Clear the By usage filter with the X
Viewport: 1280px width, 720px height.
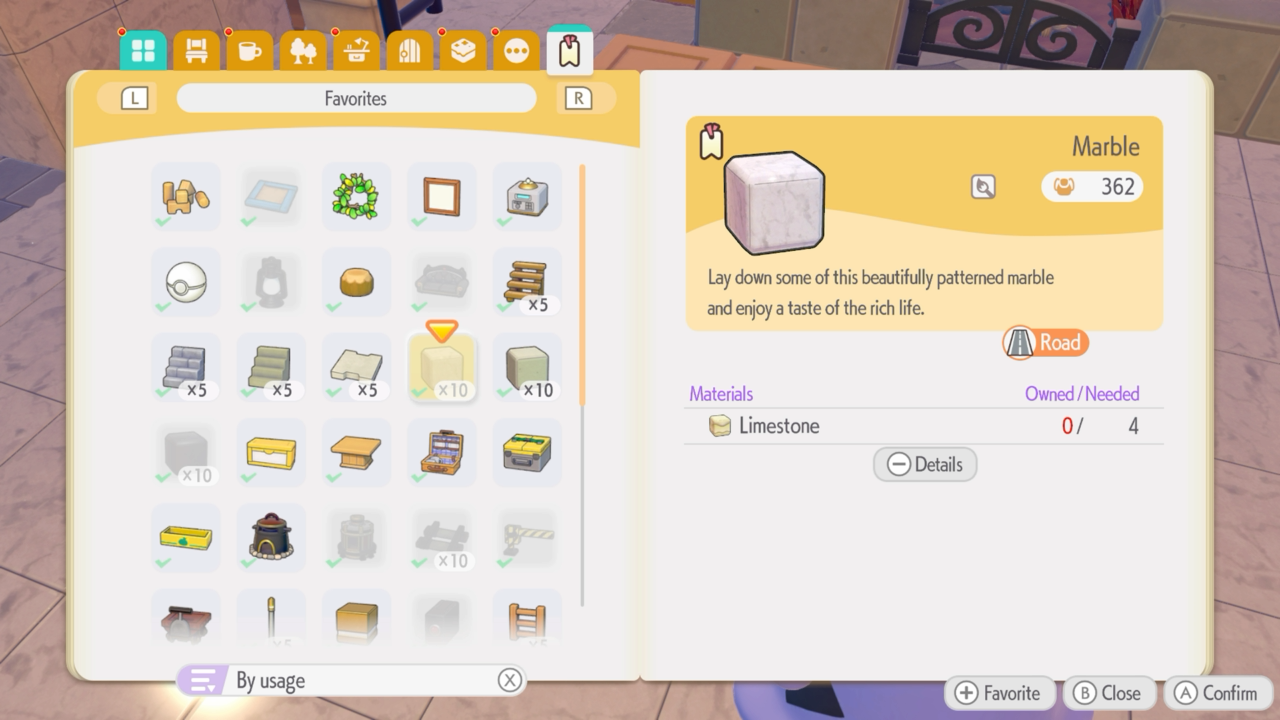tap(510, 680)
